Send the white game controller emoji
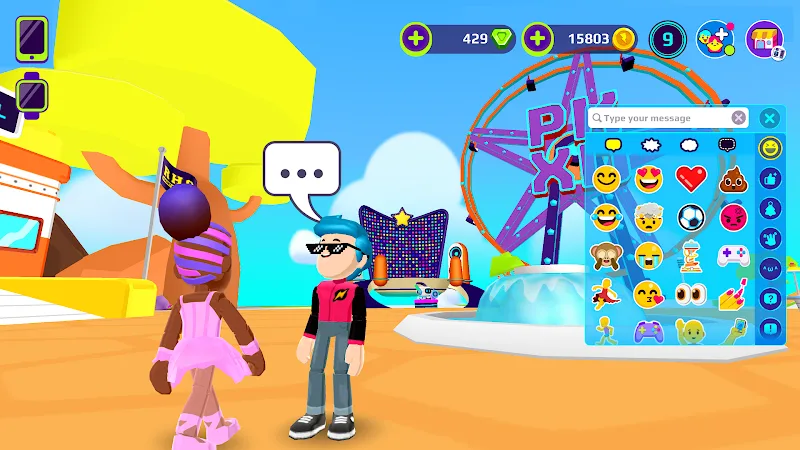 (x=733, y=256)
